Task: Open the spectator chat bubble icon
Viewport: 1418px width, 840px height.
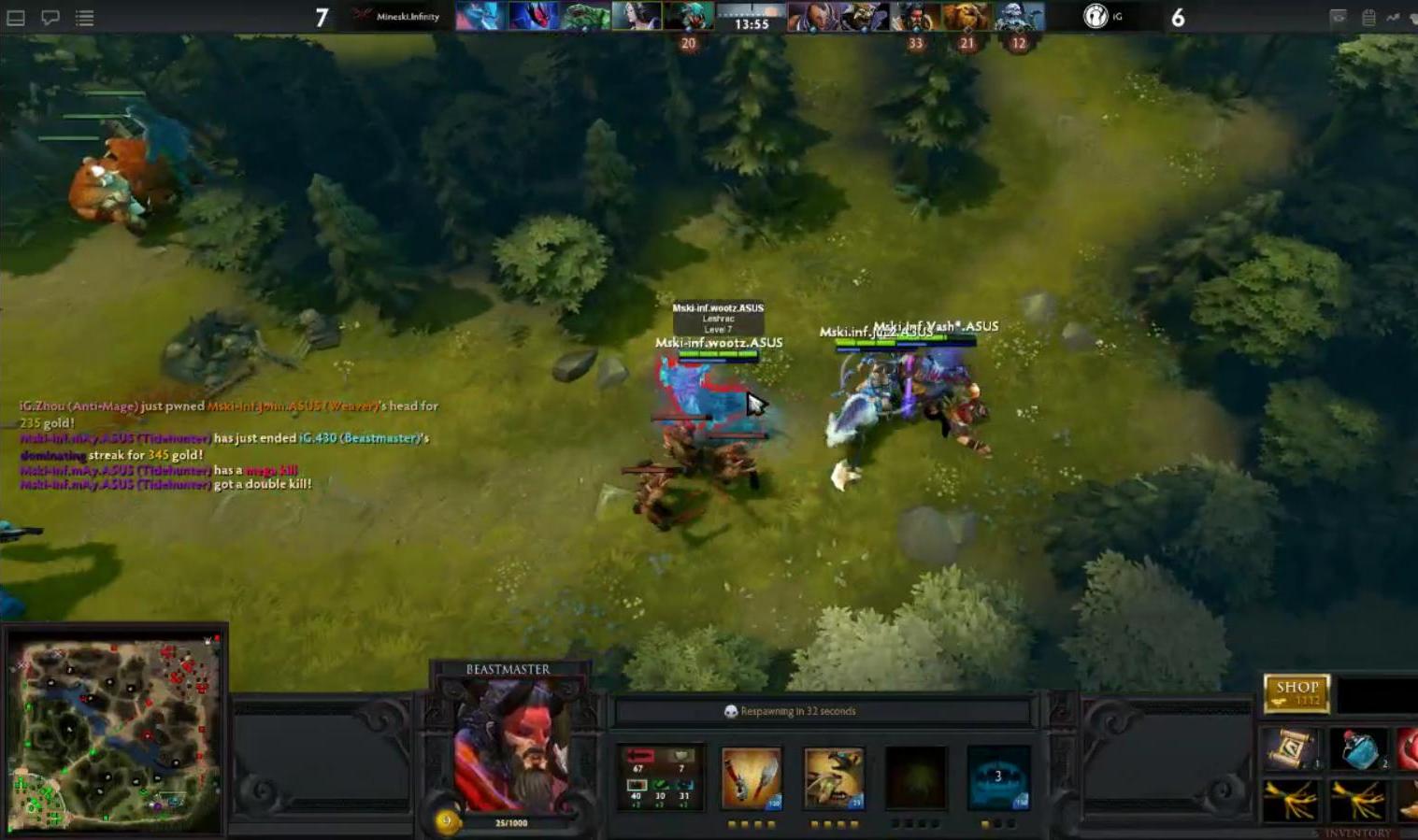Action: pyautogui.click(x=51, y=17)
